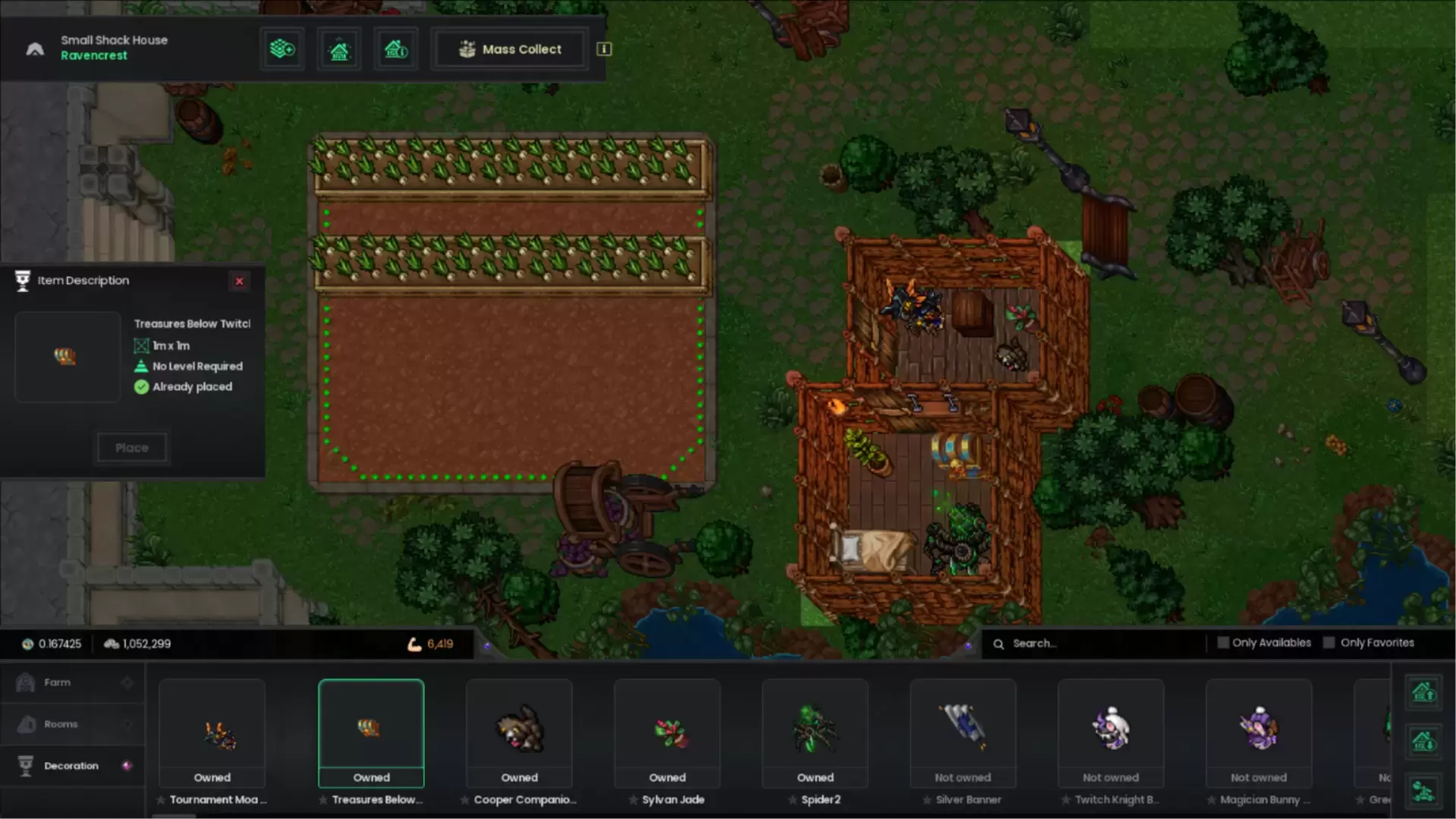
Task: Click the Place button
Action: point(132,448)
